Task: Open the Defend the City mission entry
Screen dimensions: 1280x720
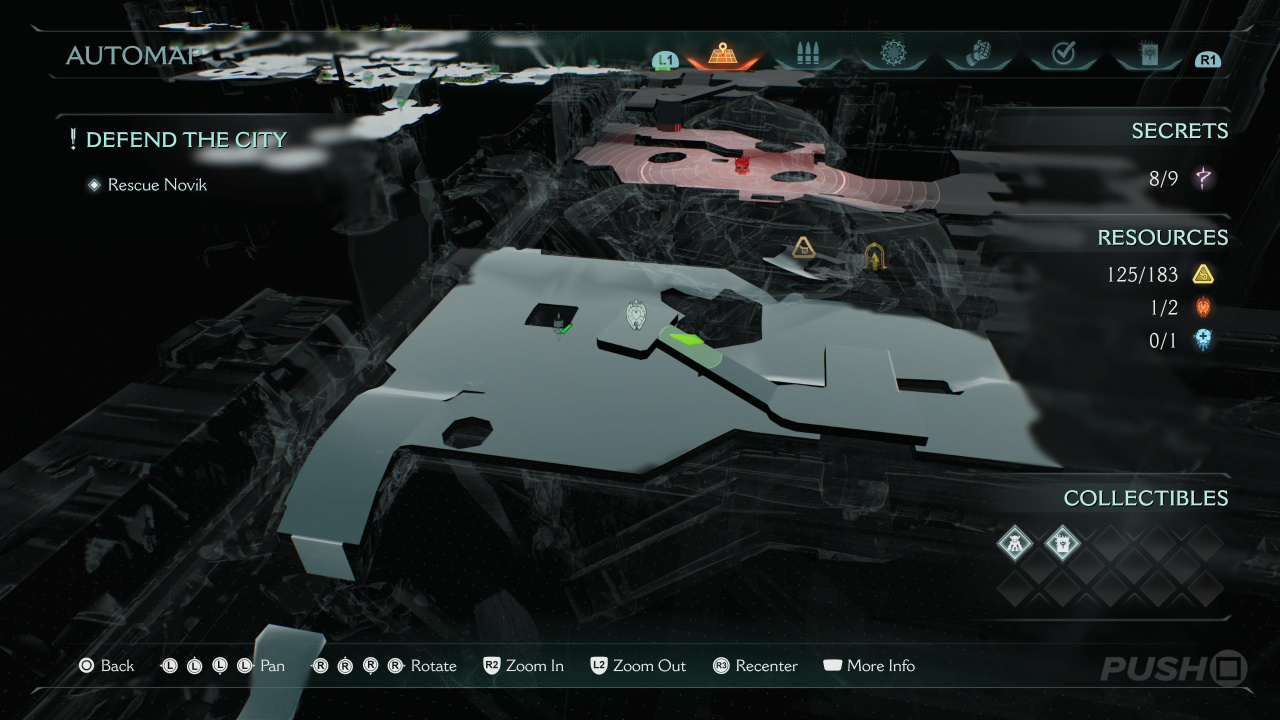Action: 186,140
